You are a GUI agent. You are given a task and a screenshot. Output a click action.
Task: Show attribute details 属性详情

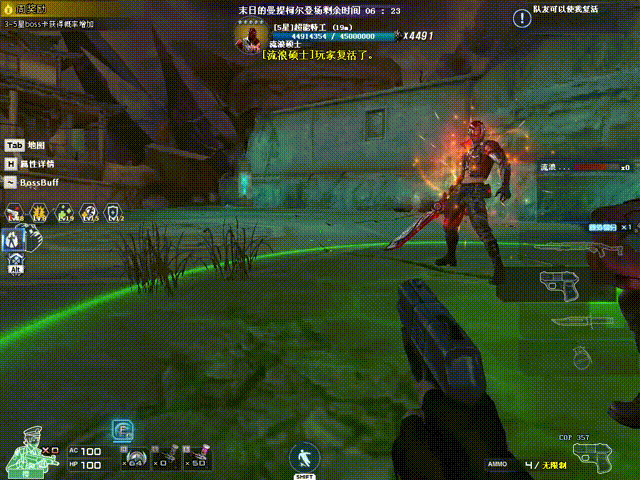coord(30,164)
